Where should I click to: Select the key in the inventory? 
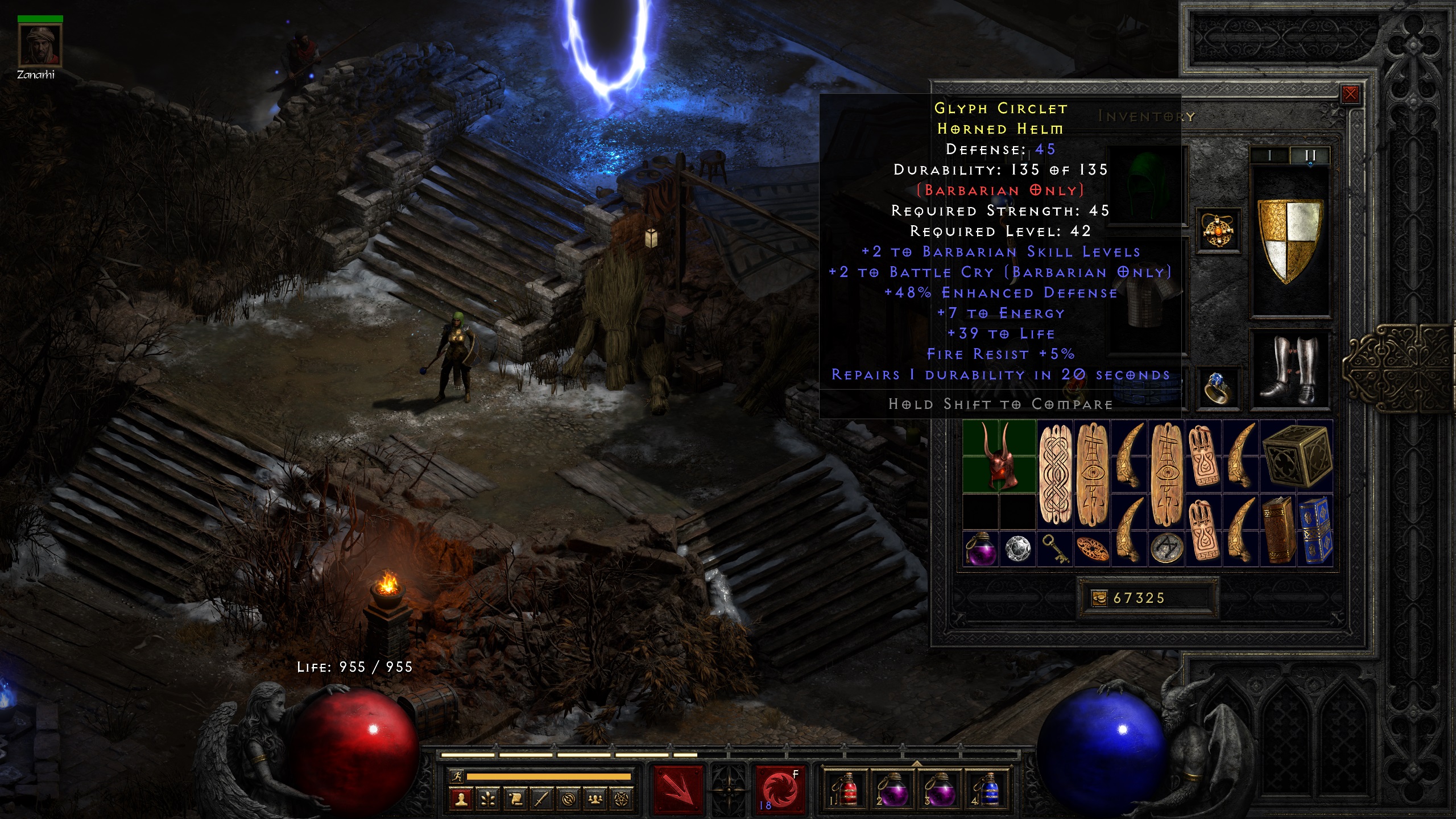(1054, 549)
